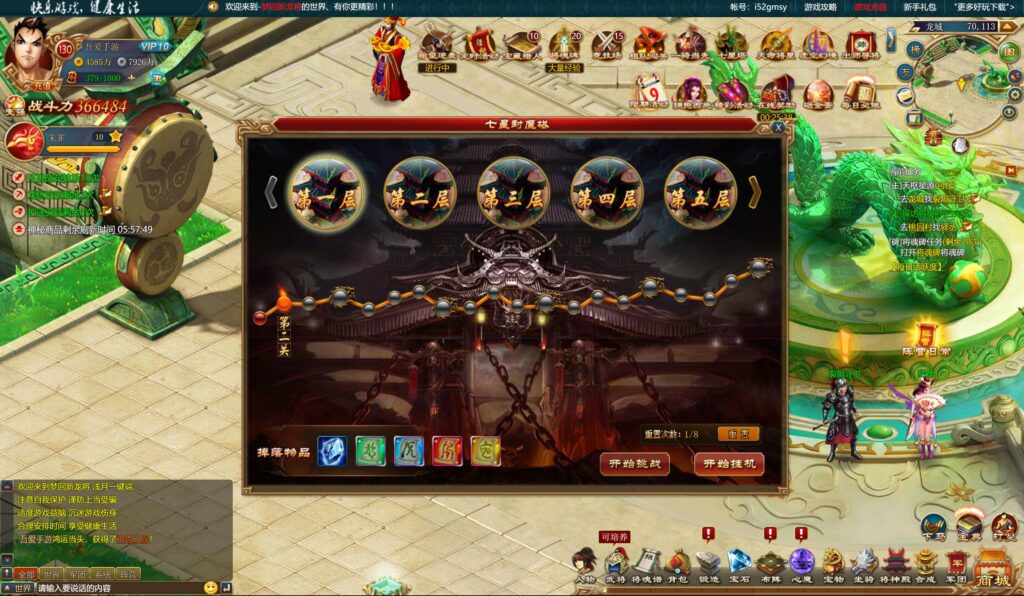
Task: Start the challenge with 开始挑战
Action: click(634, 464)
